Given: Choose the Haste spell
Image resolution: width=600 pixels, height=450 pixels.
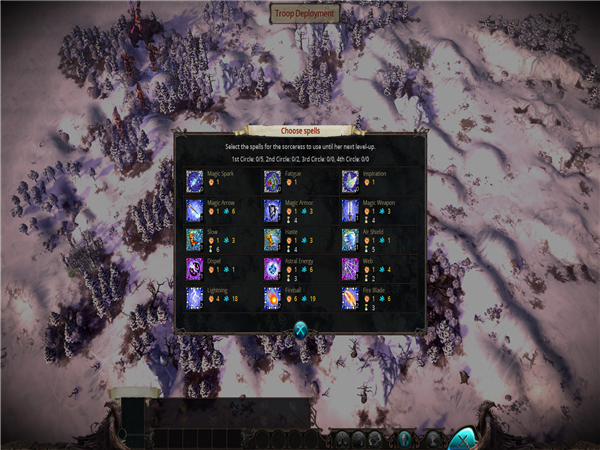Looking at the screenshot, I should (x=272, y=239).
